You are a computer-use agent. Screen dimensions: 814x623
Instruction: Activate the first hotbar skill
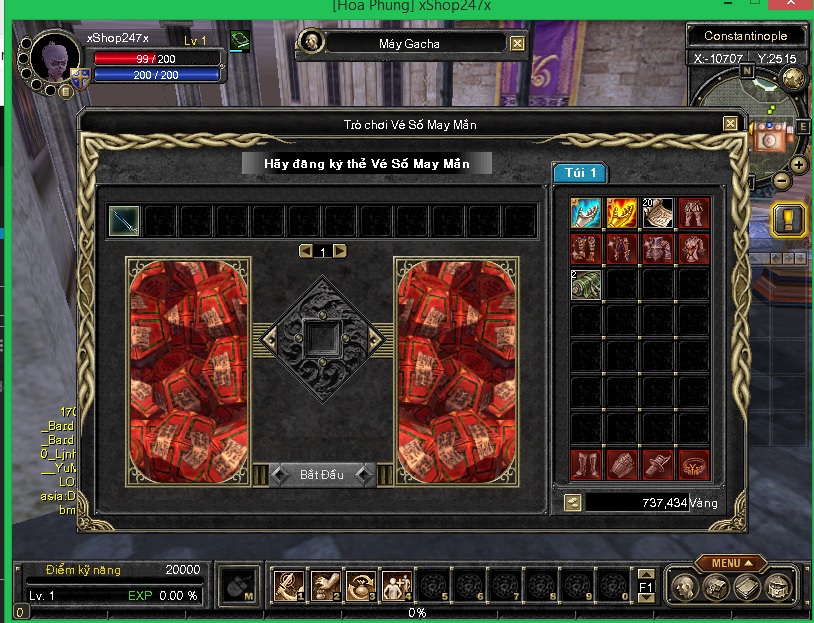point(289,585)
